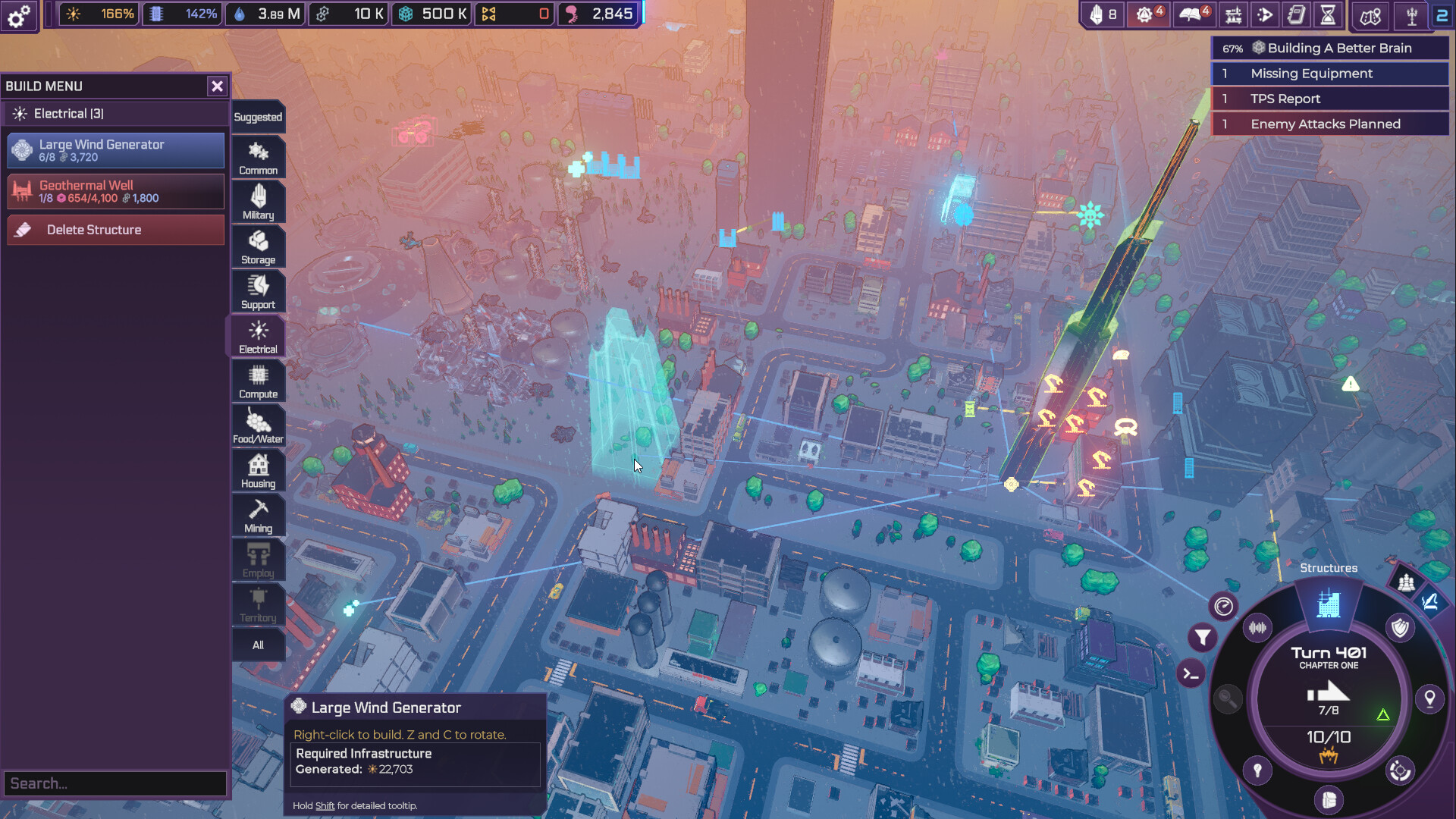Select the Food/Water category

[258, 426]
